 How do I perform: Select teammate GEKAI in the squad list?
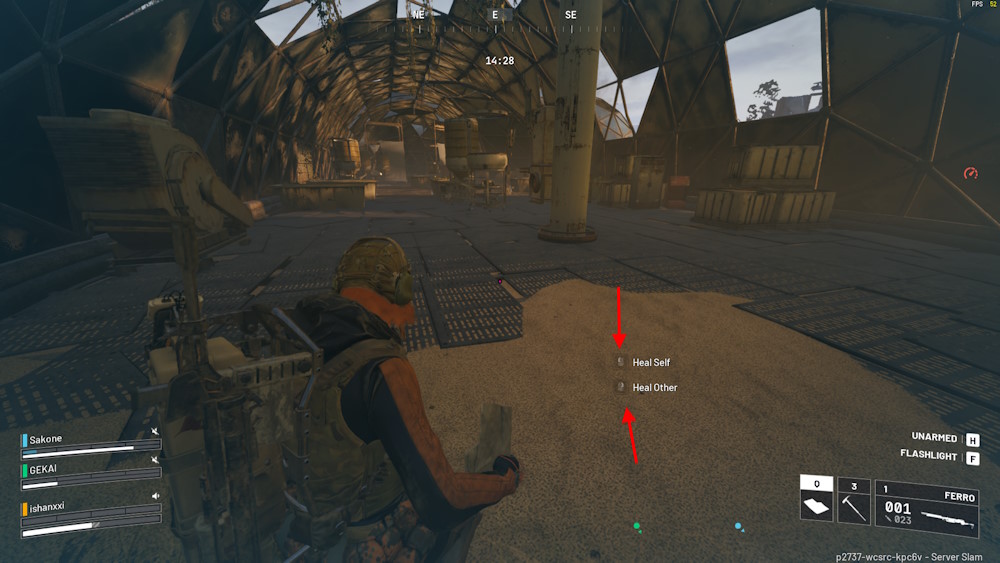[45, 468]
